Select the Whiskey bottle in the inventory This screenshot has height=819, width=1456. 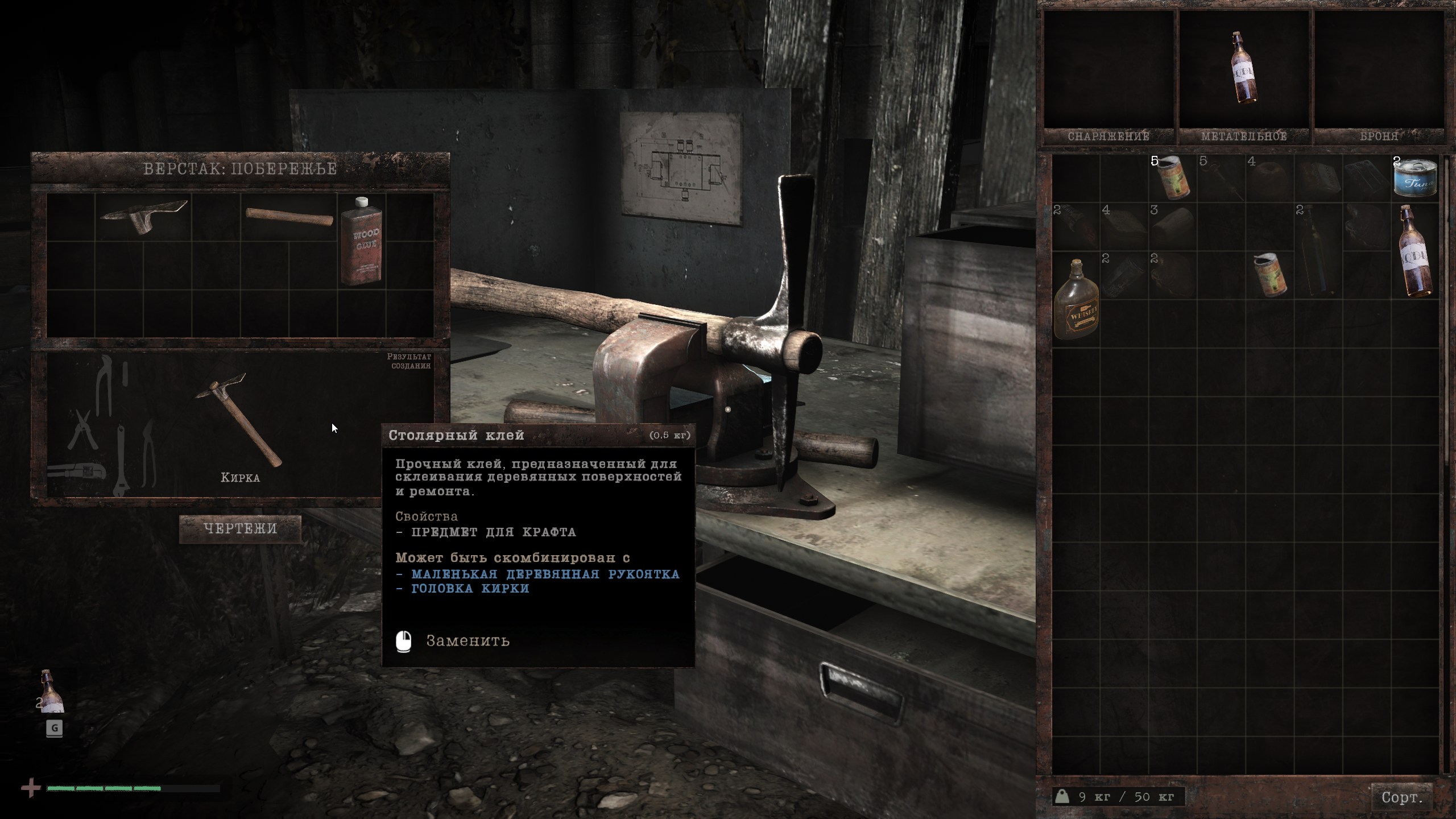click(x=1076, y=299)
